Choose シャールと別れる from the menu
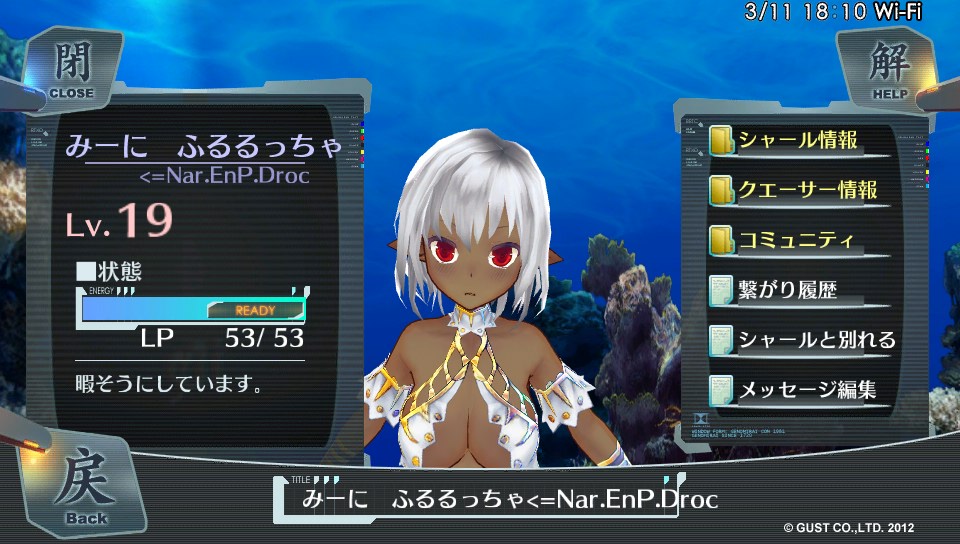960x544 pixels. pyautogui.click(x=798, y=341)
